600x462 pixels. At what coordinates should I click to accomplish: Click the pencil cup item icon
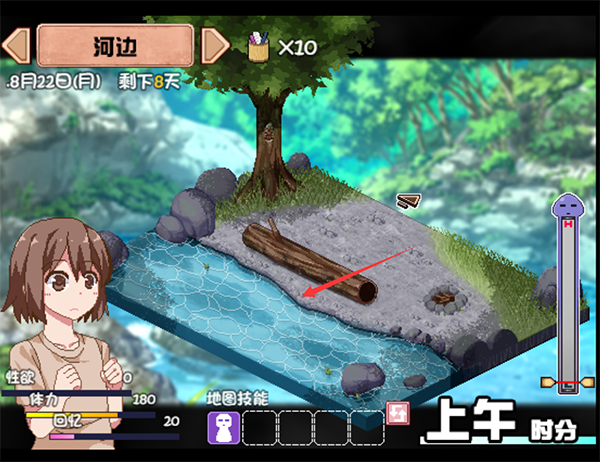point(258,46)
